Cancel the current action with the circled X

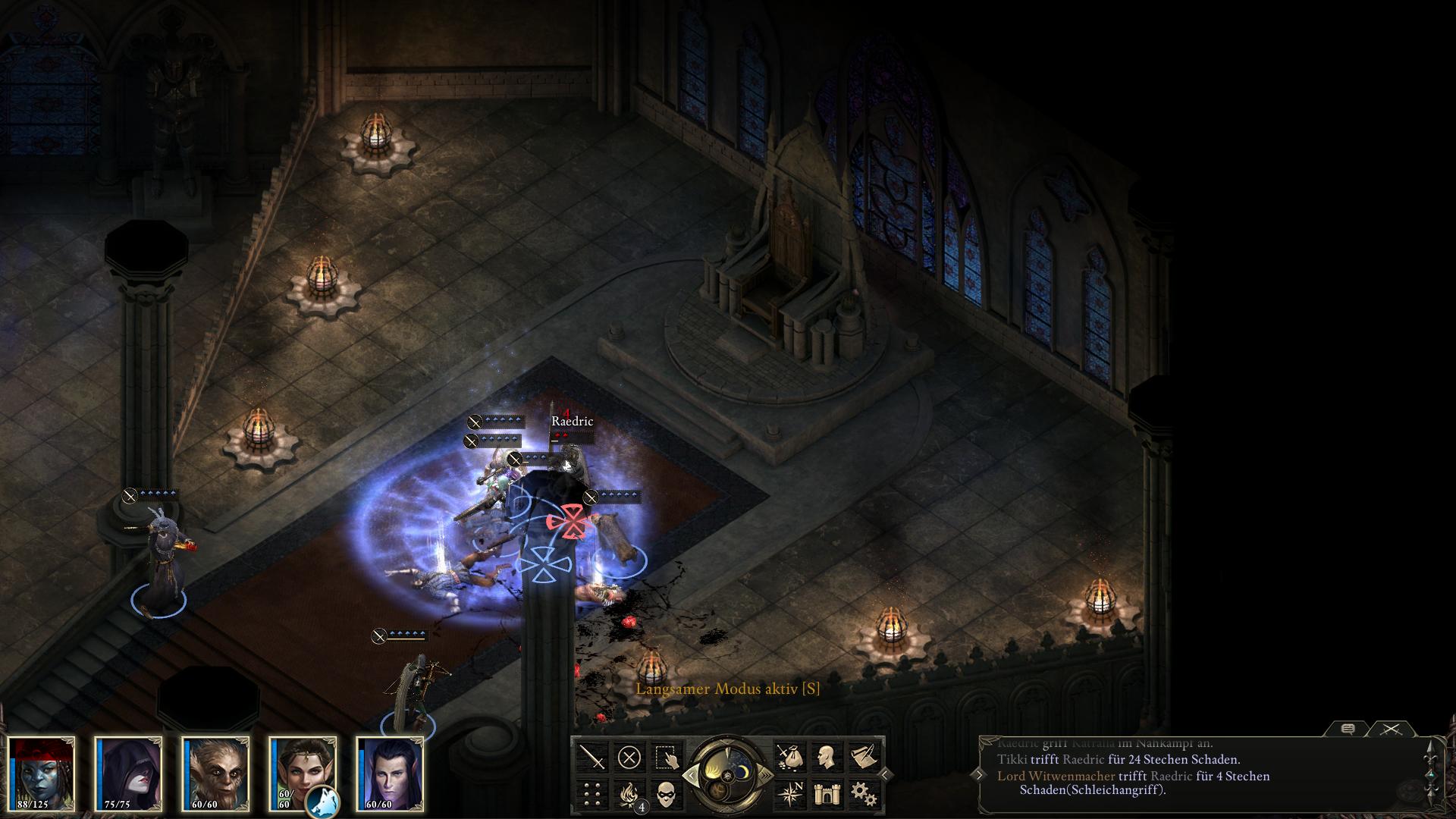click(x=629, y=757)
